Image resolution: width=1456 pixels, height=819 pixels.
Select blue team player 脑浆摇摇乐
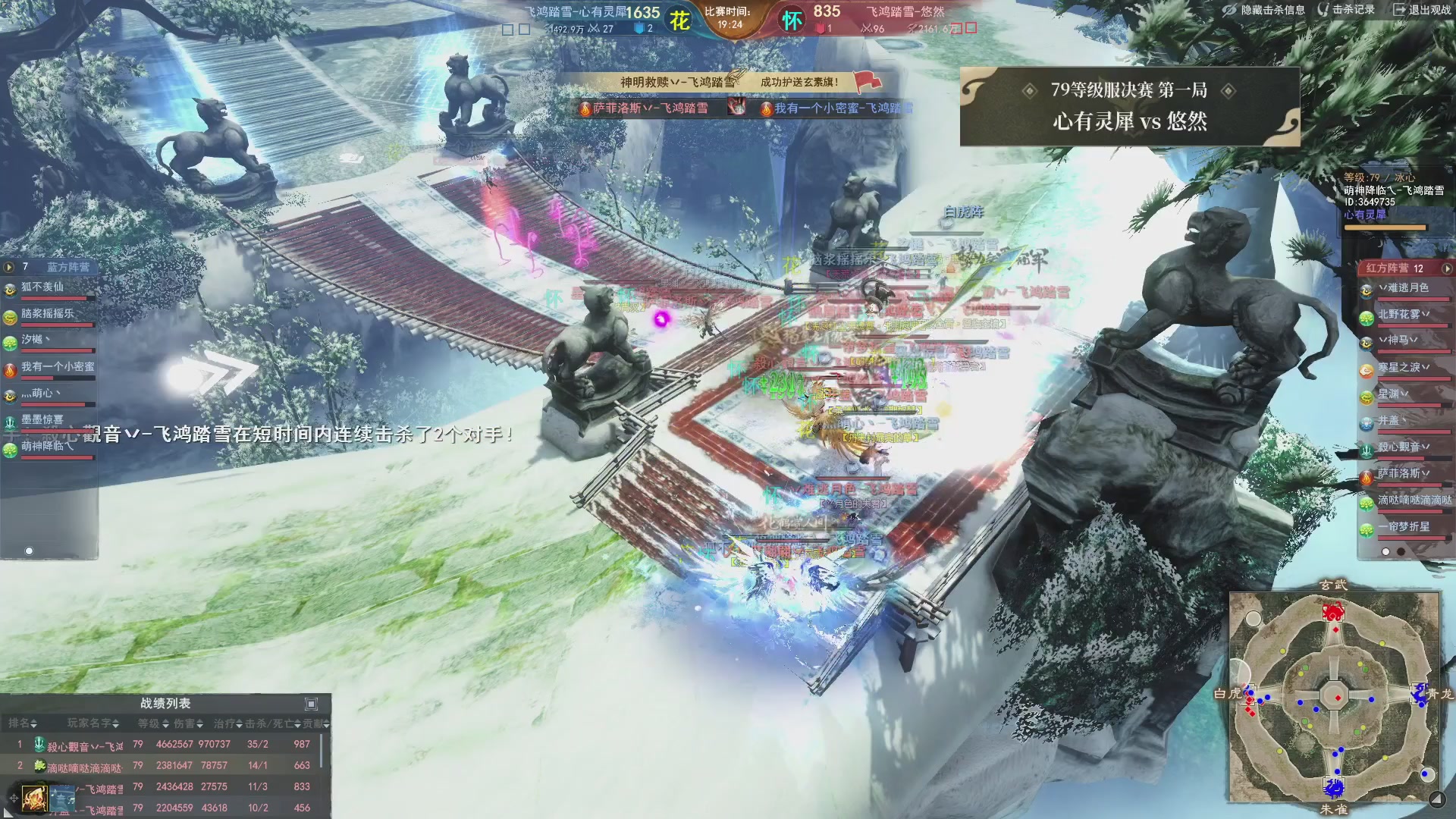(x=48, y=314)
